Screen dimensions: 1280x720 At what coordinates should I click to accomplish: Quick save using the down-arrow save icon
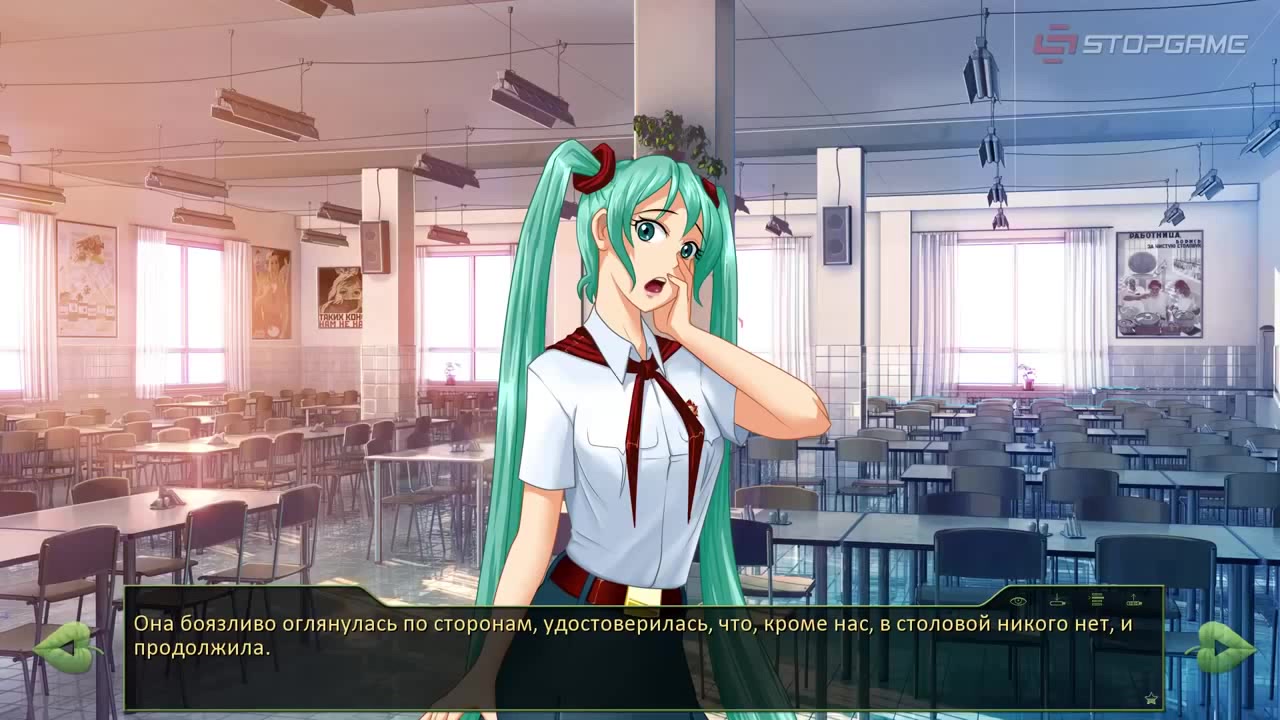click(1057, 601)
